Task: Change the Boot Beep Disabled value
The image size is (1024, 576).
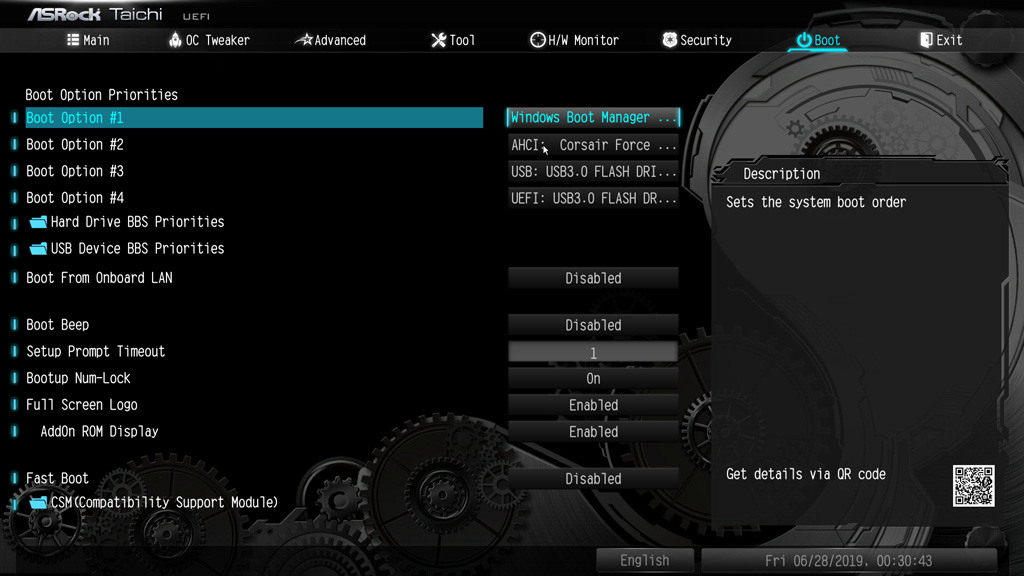Action: pos(593,325)
